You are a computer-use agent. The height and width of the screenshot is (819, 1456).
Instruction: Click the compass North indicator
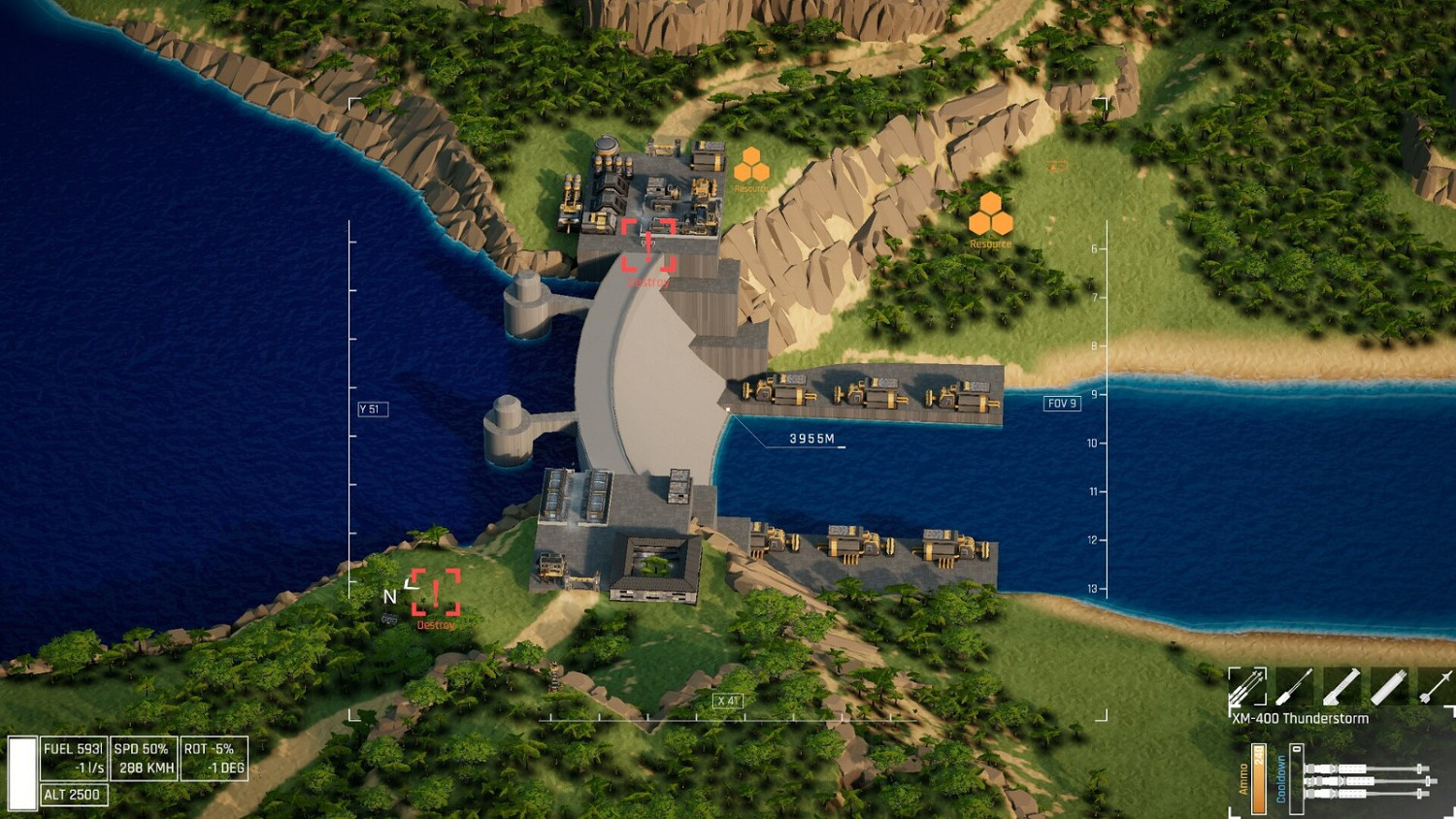(392, 595)
